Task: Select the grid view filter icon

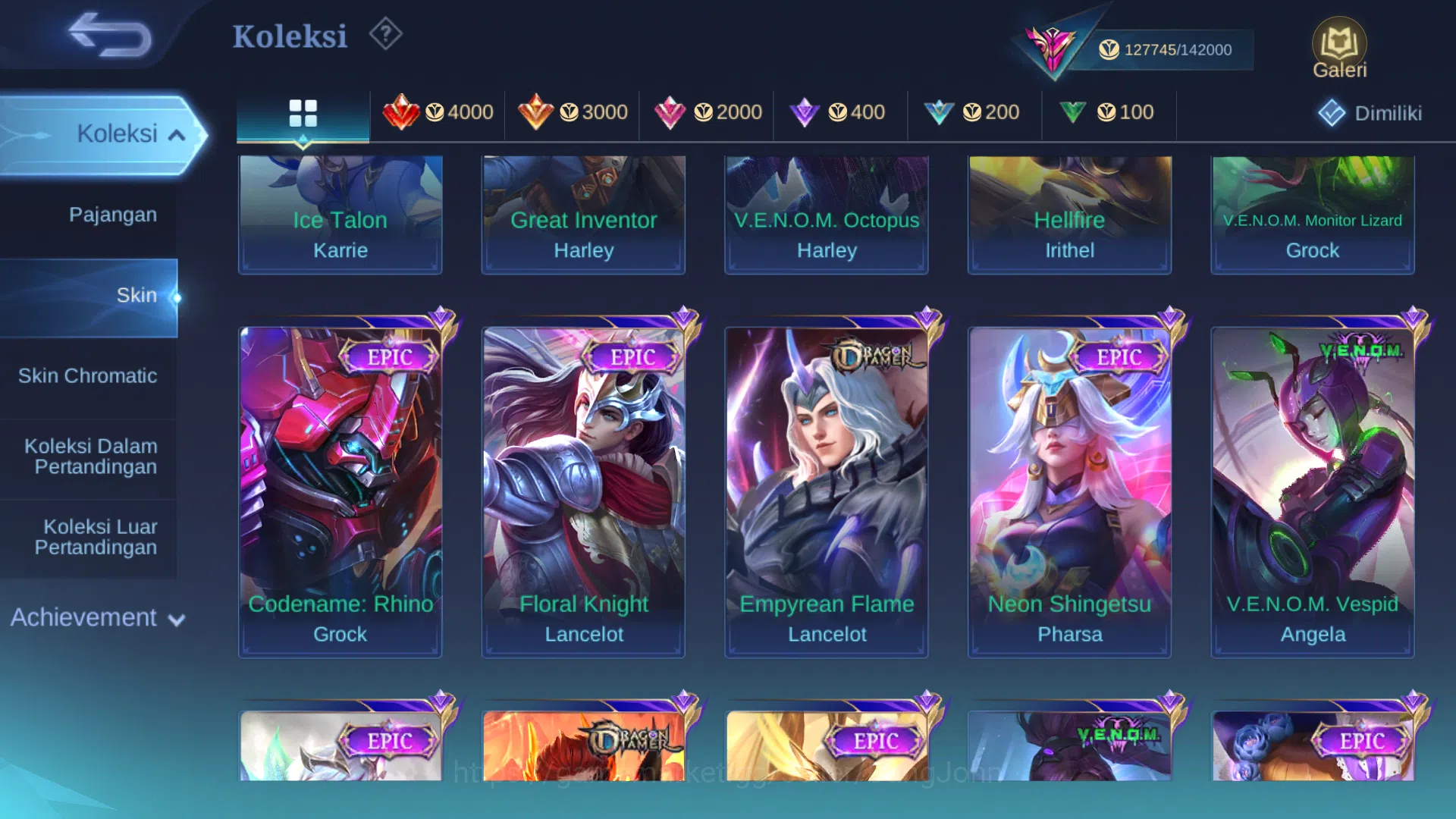Action: point(303,112)
